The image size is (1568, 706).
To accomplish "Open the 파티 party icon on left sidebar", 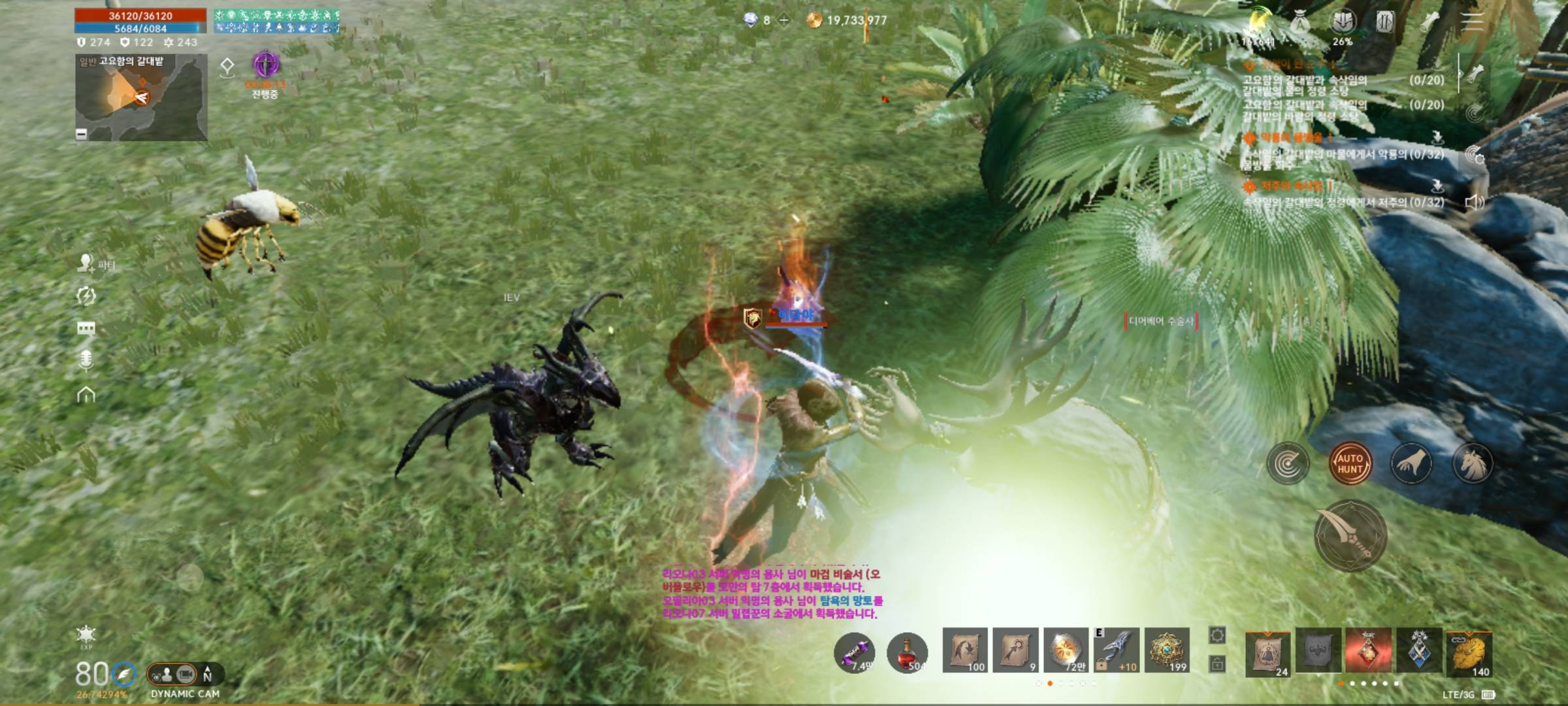I will coord(85,264).
